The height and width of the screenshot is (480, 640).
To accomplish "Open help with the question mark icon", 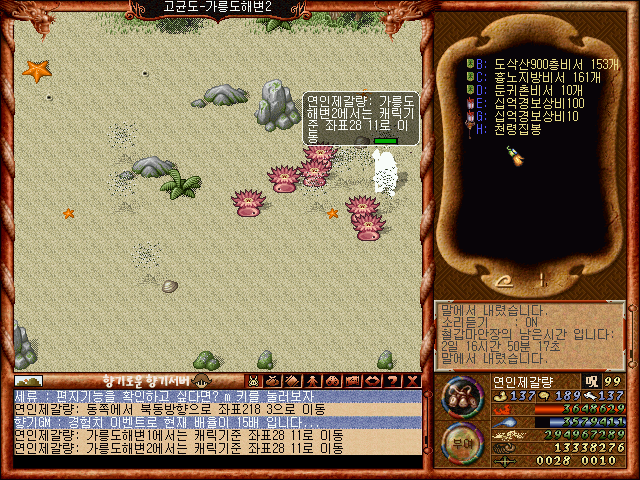I will click(x=394, y=381).
